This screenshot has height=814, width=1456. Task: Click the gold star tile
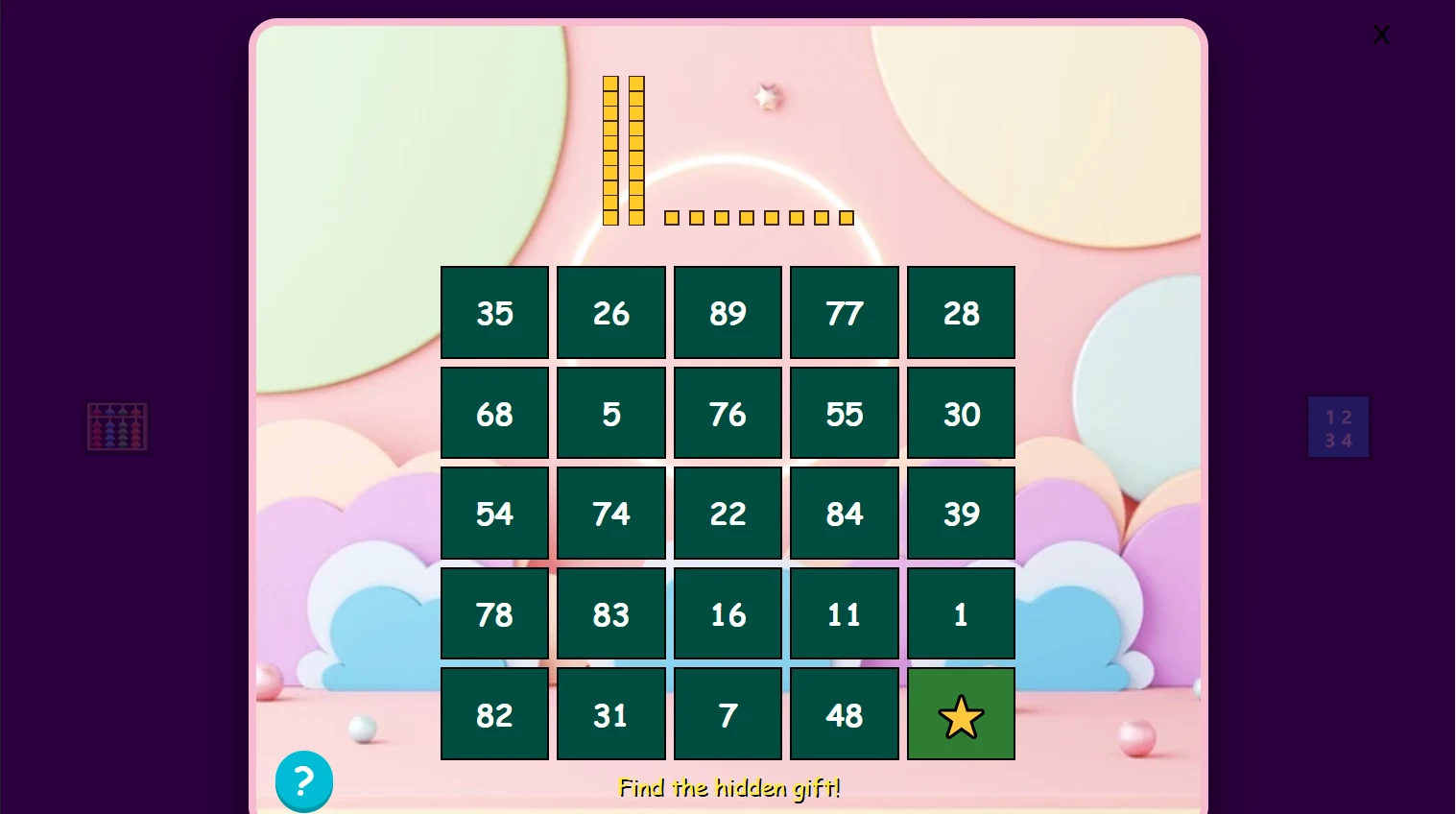[961, 714]
